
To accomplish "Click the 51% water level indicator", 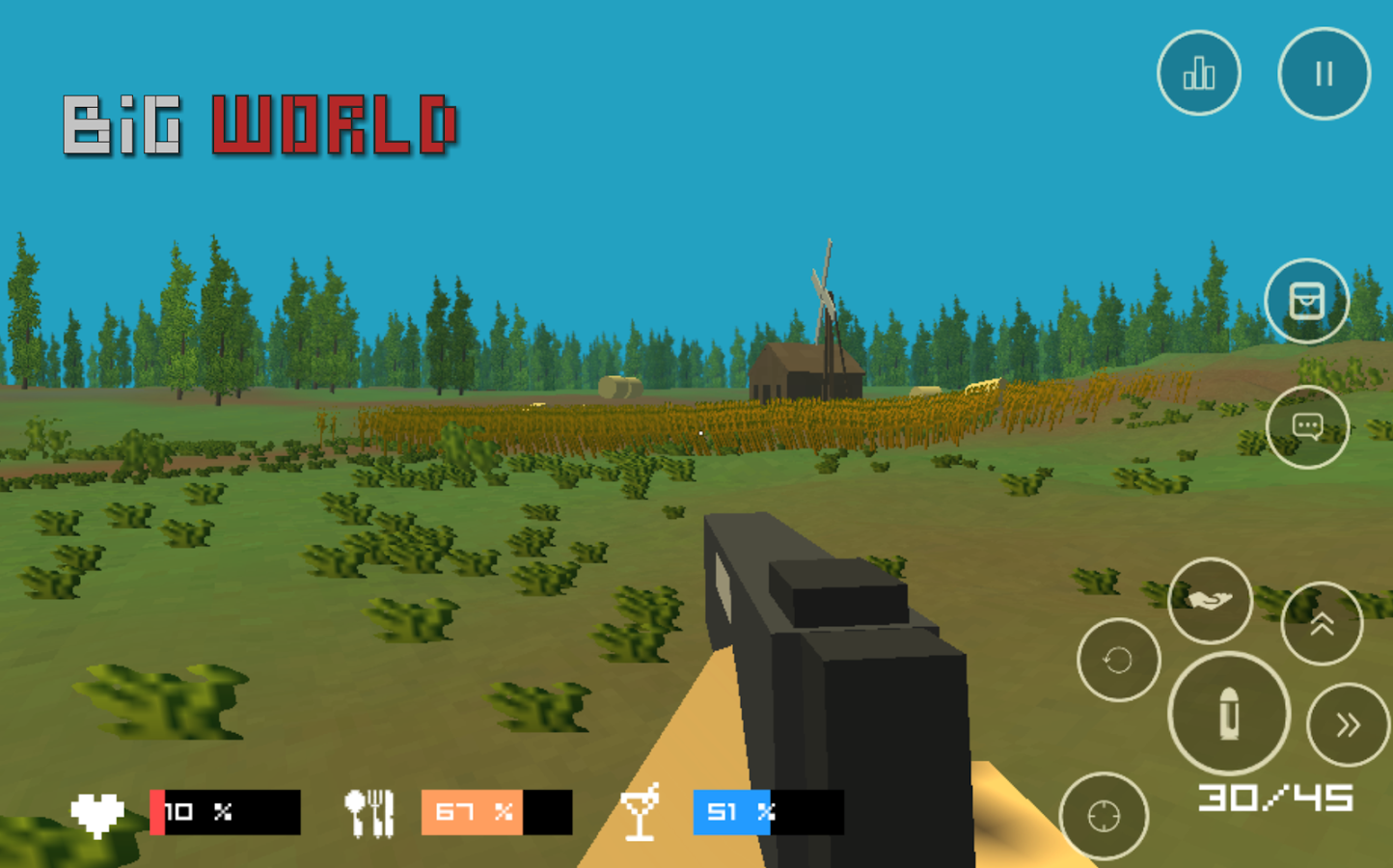I will [730, 812].
